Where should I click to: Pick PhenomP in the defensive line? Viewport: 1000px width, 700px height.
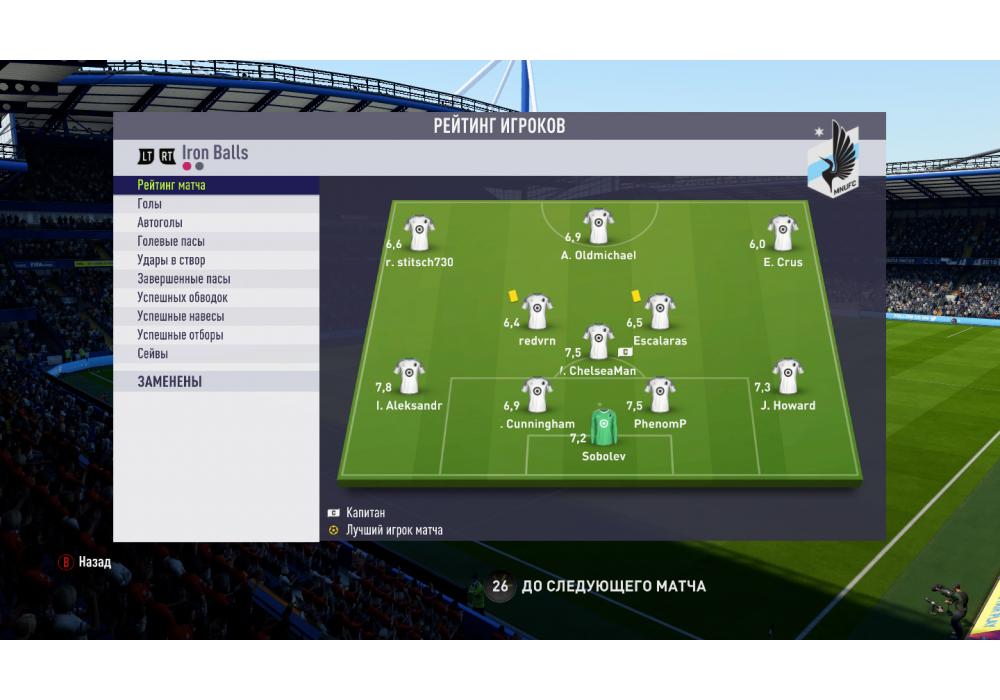click(x=659, y=395)
